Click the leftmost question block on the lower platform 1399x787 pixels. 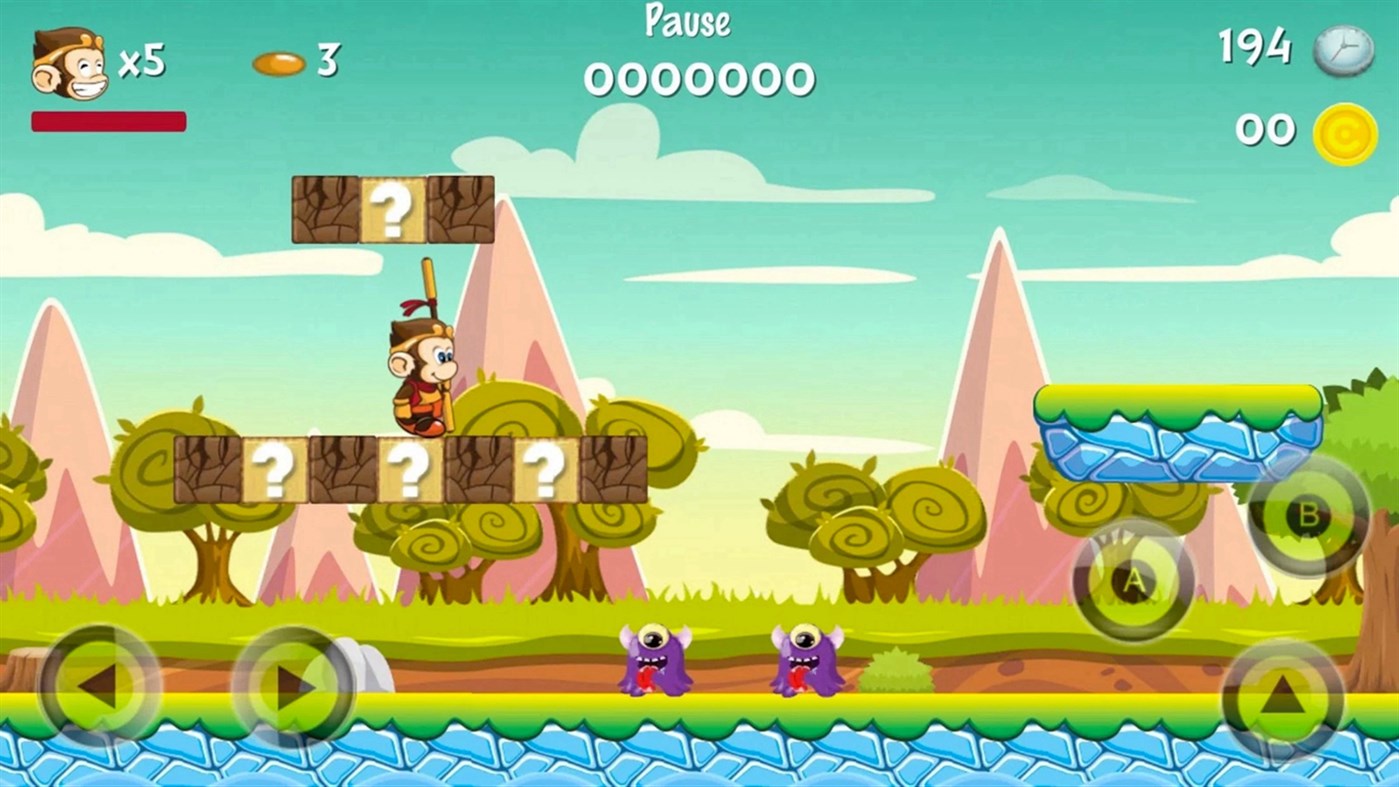pos(276,466)
